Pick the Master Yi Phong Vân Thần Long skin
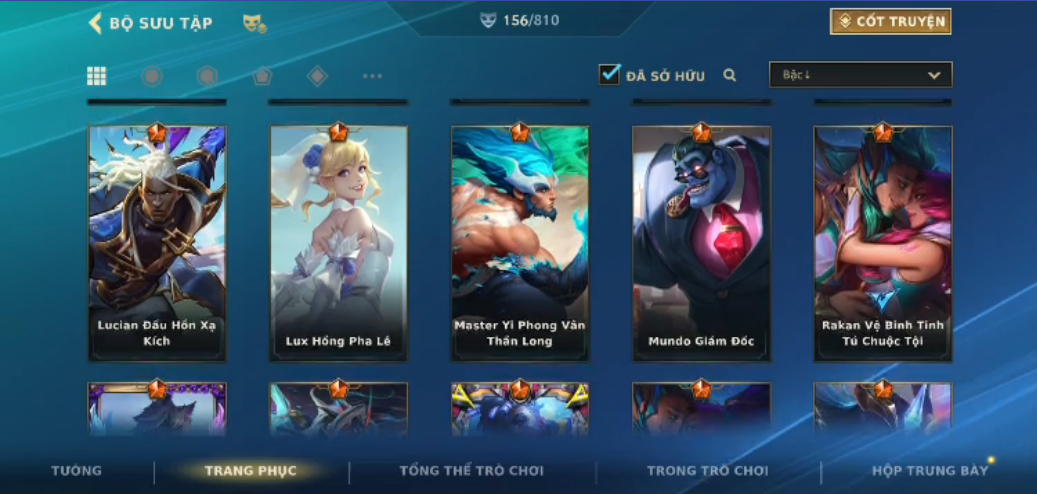 pos(520,242)
